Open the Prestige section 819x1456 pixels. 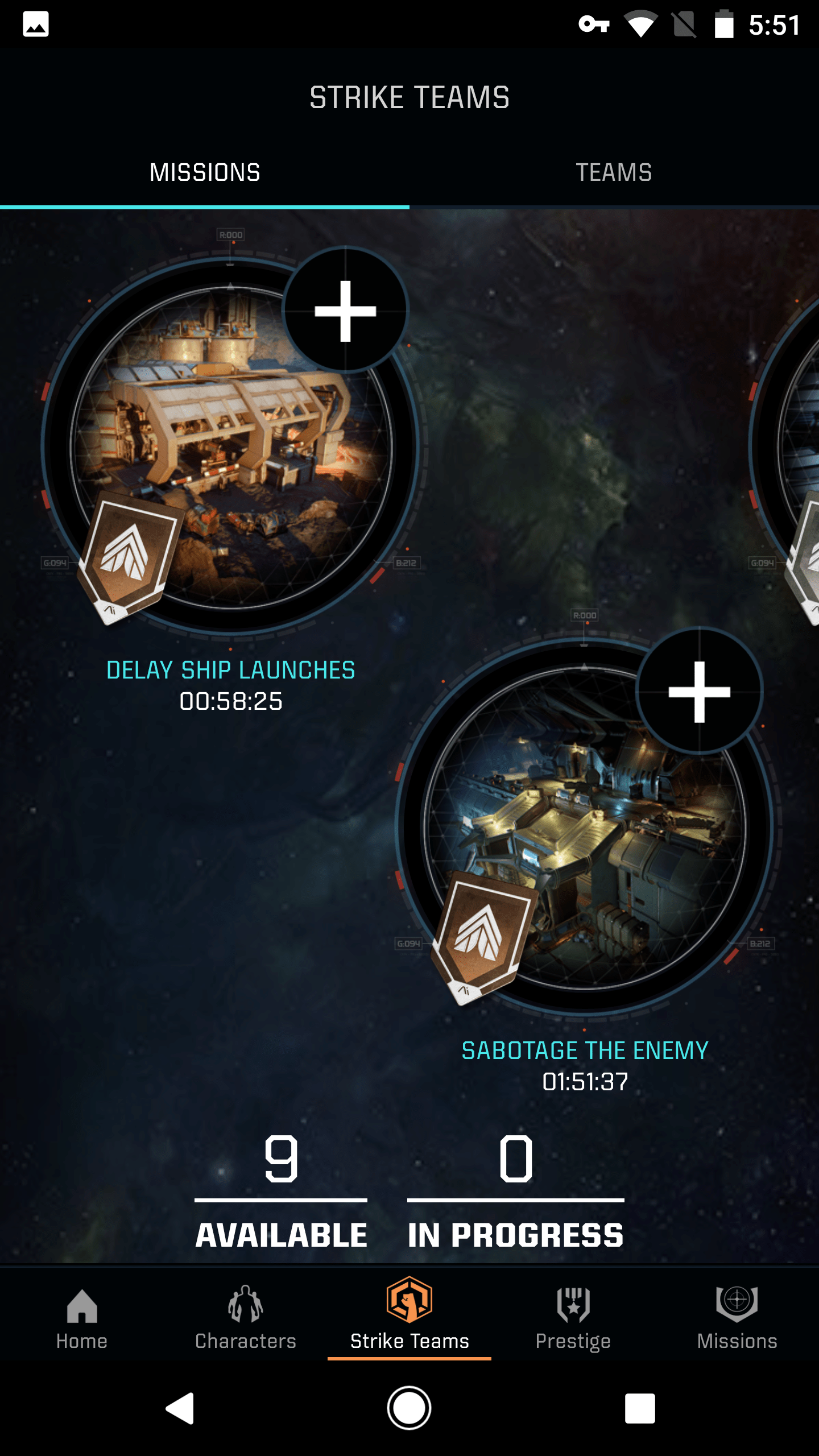[573, 1318]
